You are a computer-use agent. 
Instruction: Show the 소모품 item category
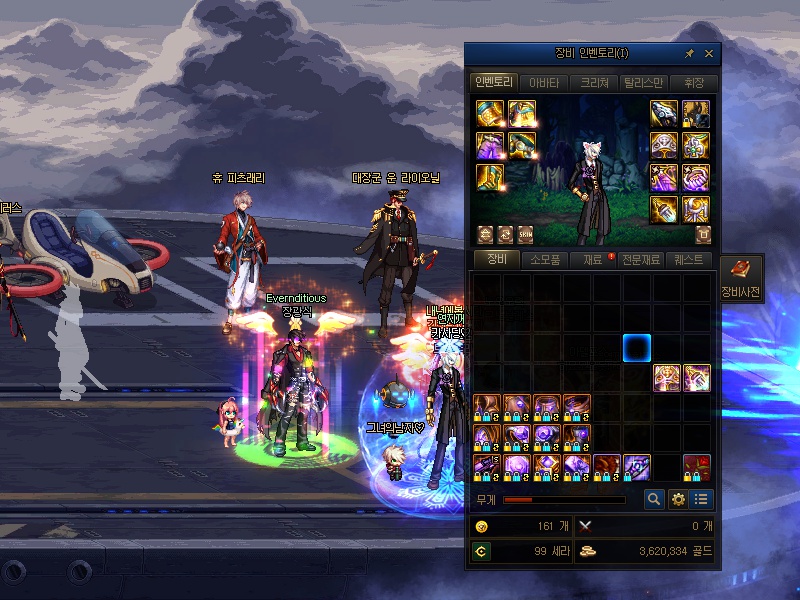(545, 260)
